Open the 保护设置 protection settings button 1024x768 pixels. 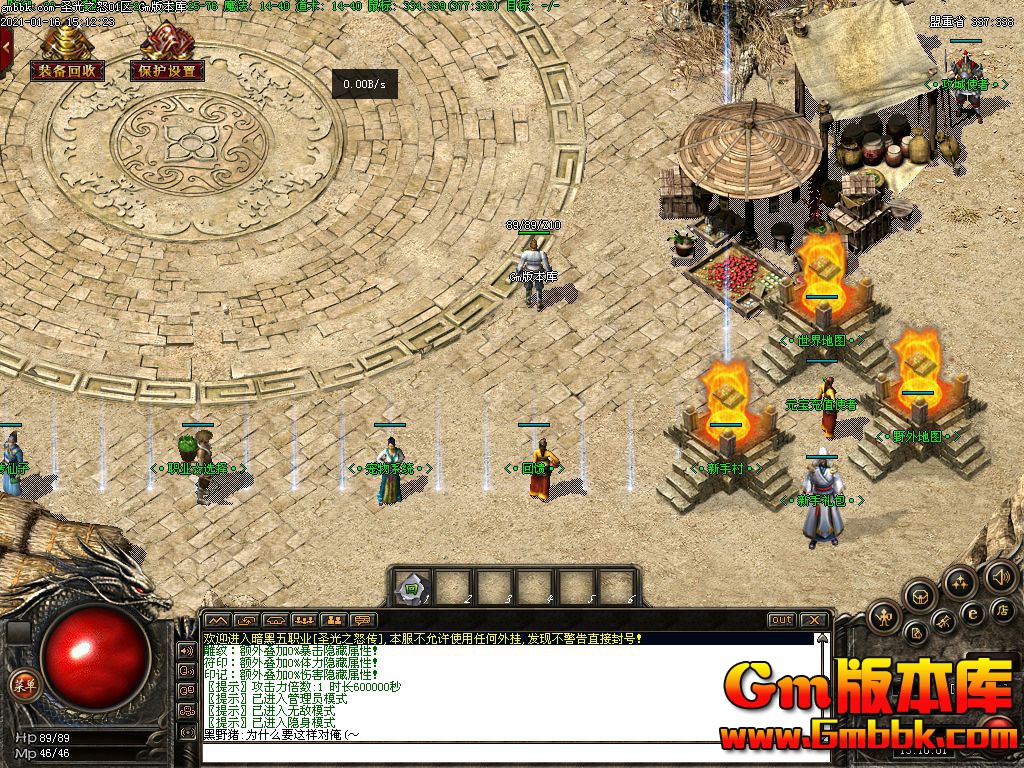(167, 71)
